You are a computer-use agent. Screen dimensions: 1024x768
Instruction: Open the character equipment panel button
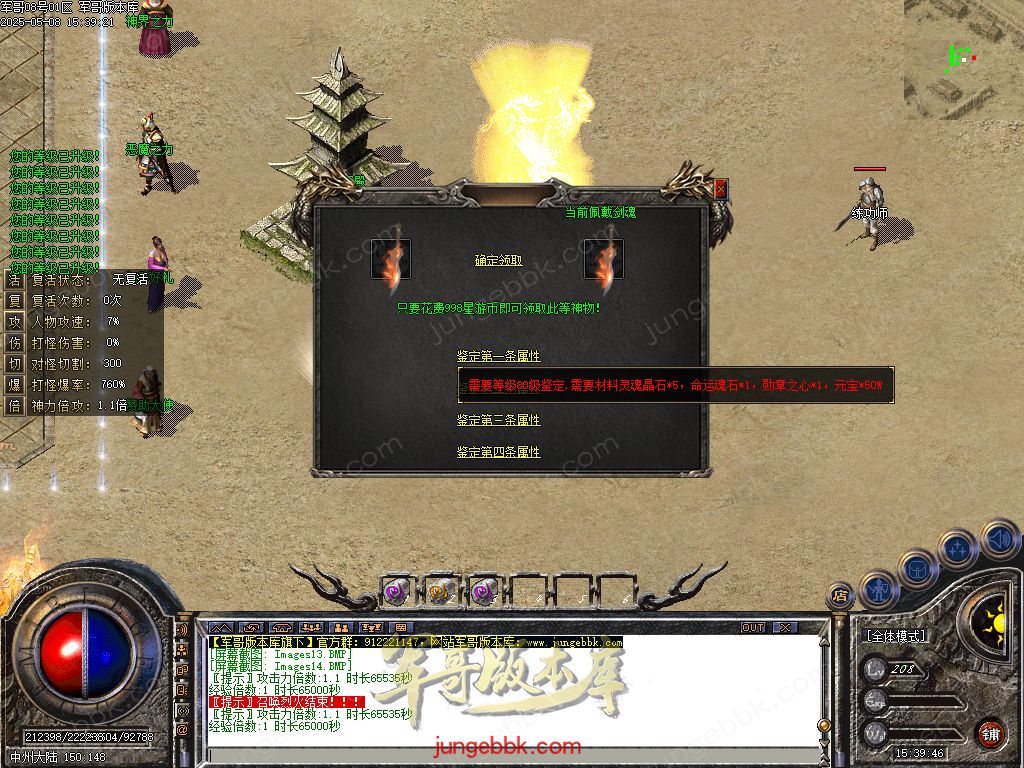click(878, 591)
